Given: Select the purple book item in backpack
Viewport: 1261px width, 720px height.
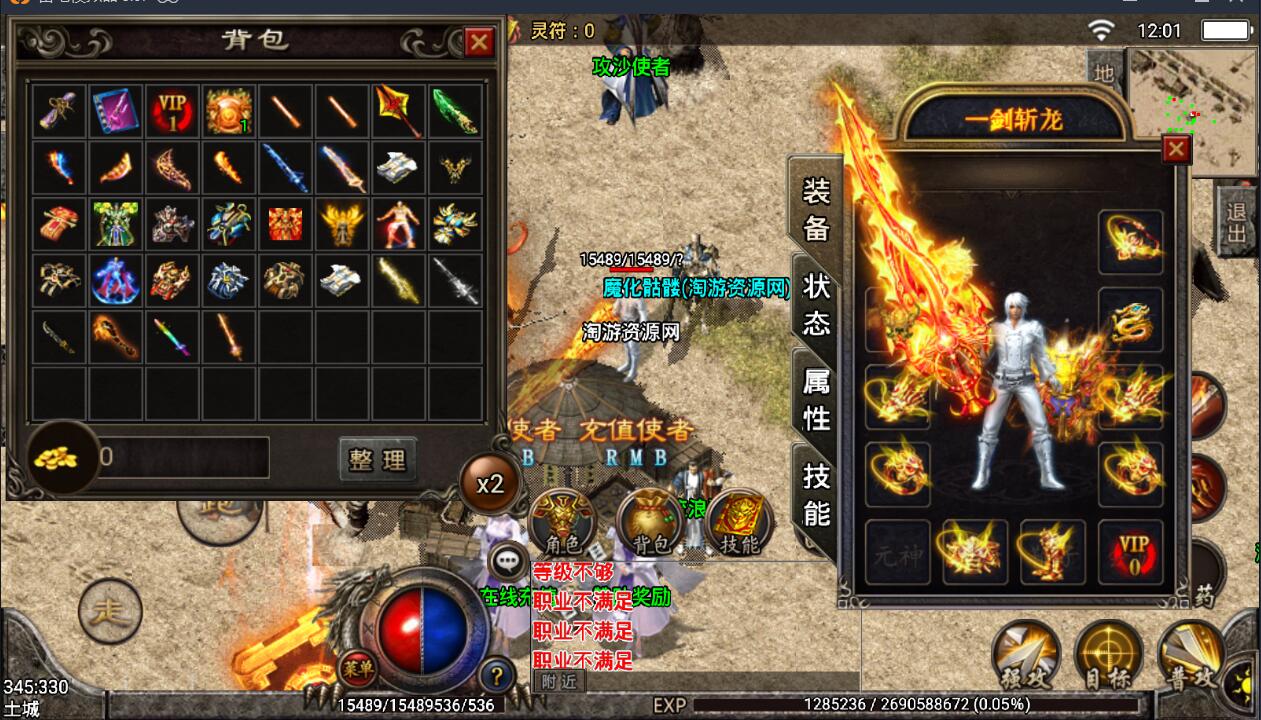Looking at the screenshot, I should [x=116, y=110].
